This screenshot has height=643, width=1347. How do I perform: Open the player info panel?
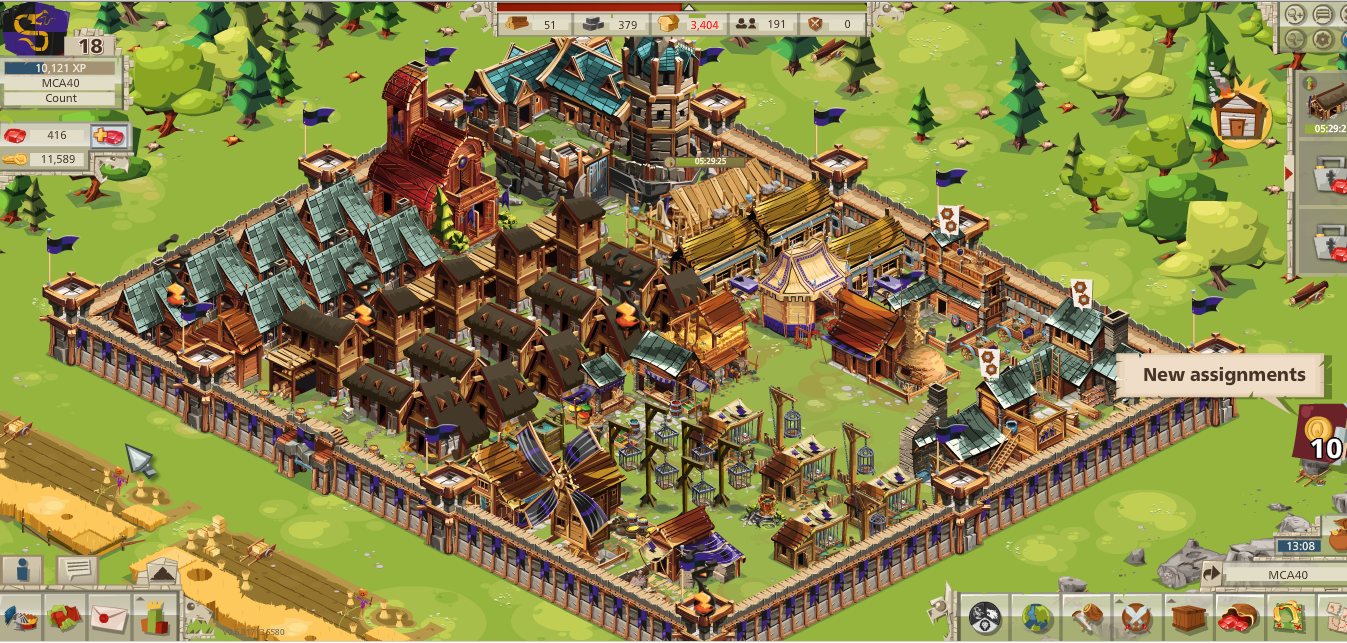[23, 571]
